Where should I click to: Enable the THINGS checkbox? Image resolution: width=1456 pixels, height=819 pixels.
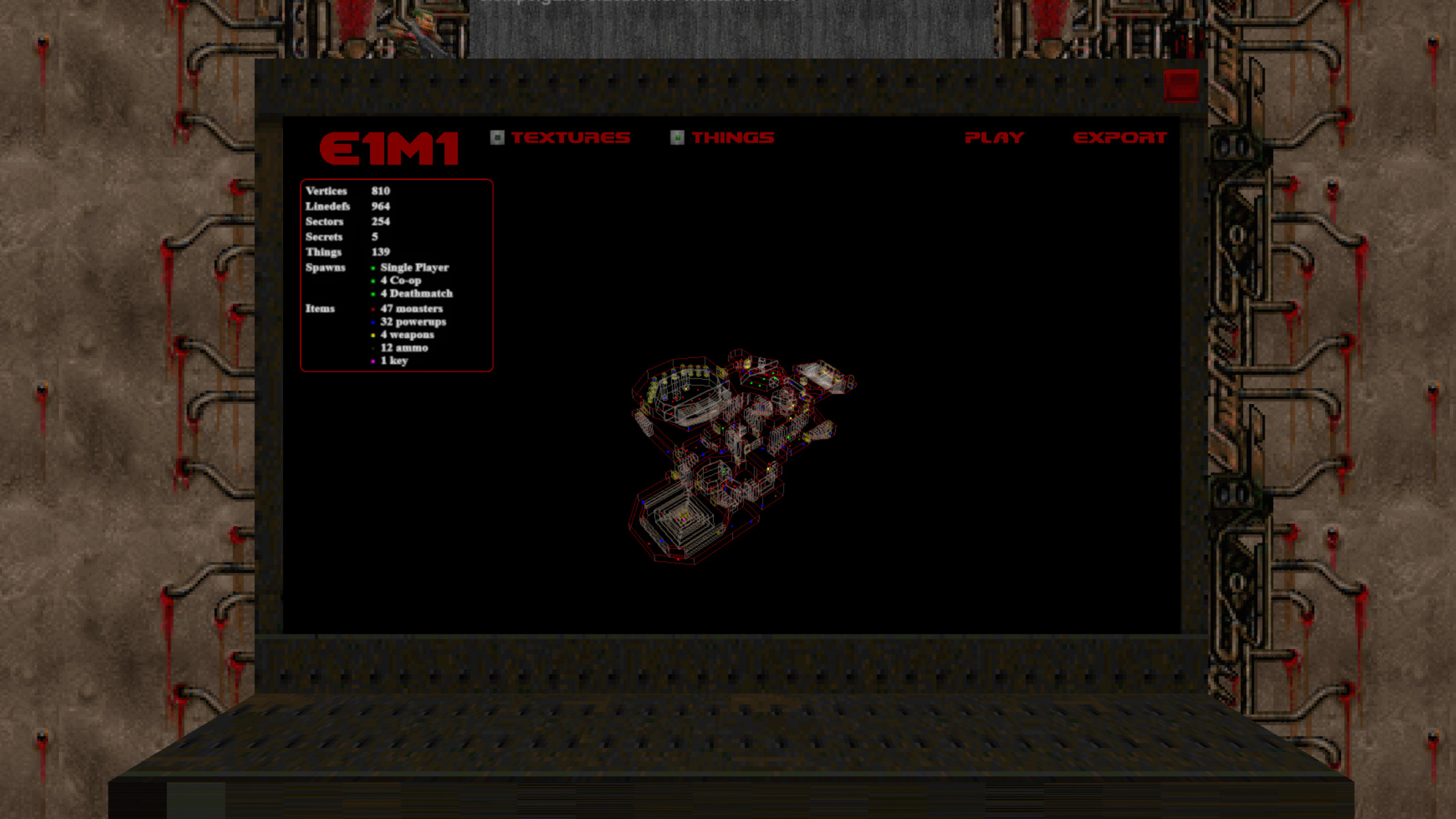coord(676,136)
